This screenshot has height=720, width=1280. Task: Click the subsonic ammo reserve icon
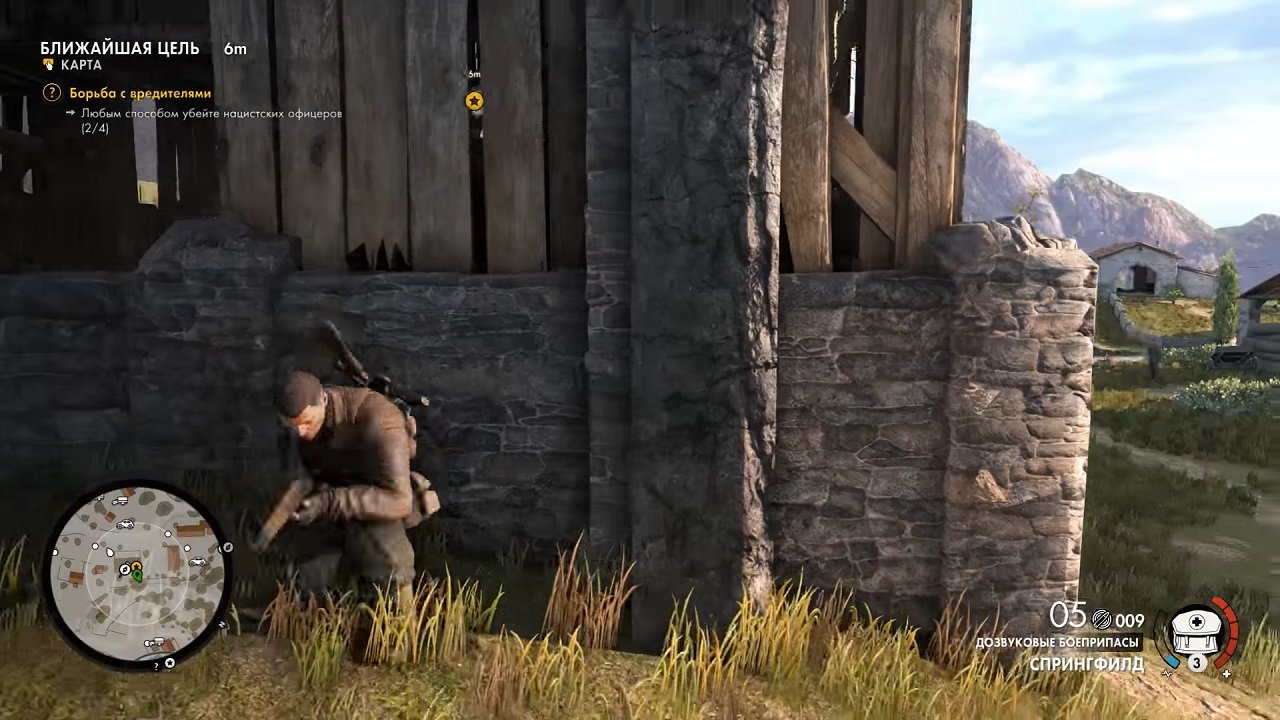coord(1100,620)
